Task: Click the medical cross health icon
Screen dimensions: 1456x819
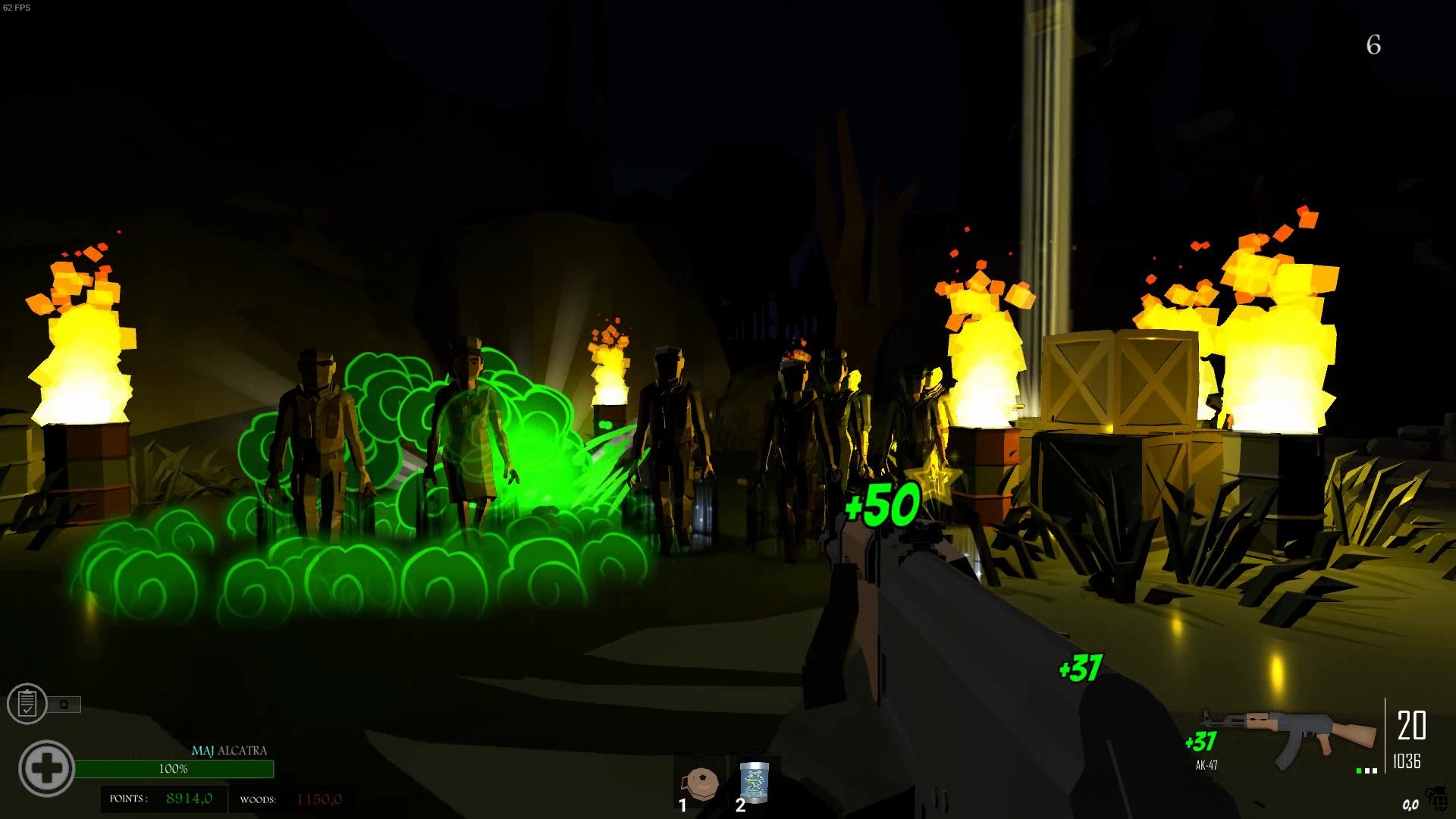Action: click(x=47, y=768)
